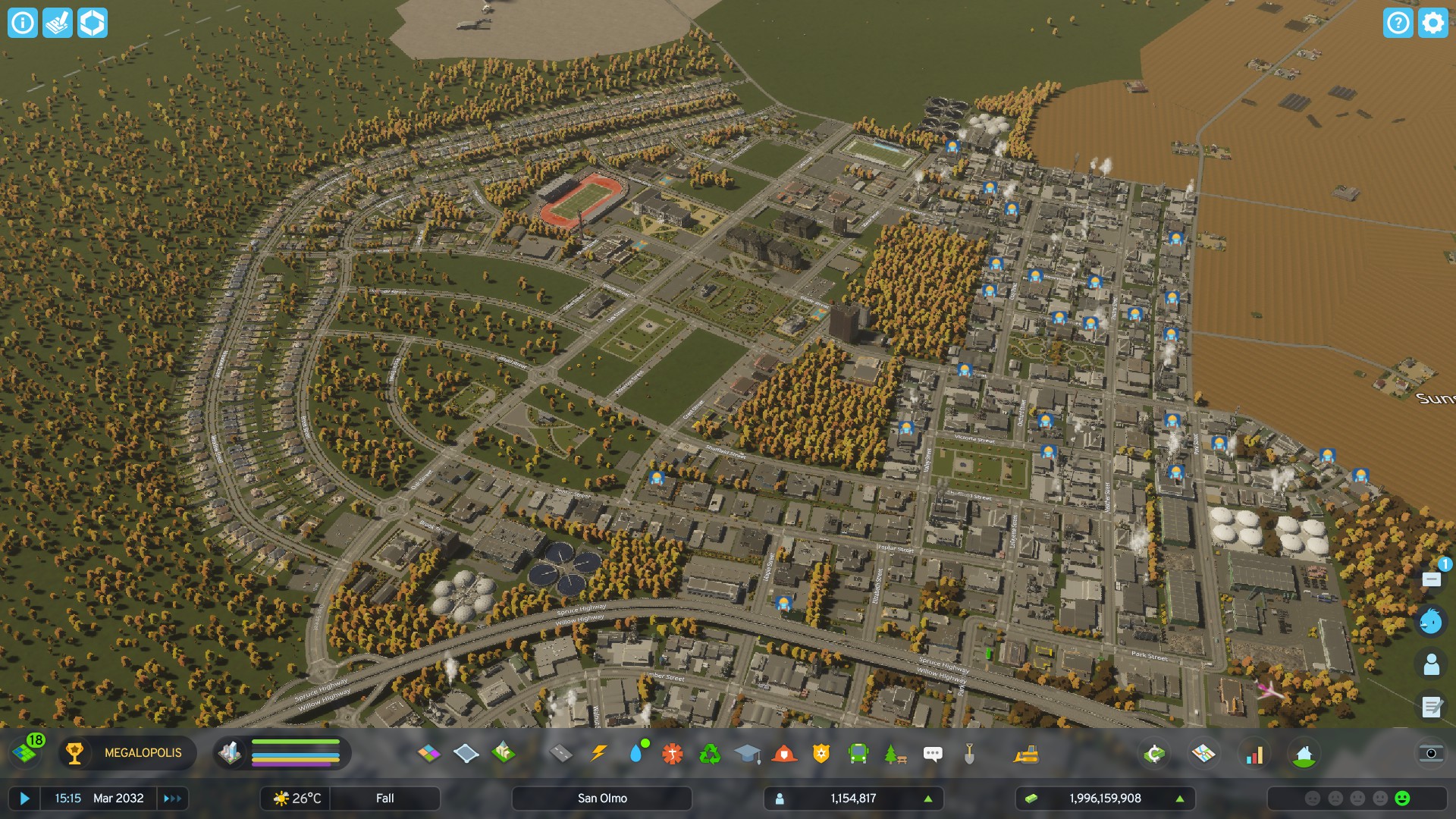Expand the money income details via green arrow
The height and width of the screenshot is (819, 1456).
coord(1179,798)
